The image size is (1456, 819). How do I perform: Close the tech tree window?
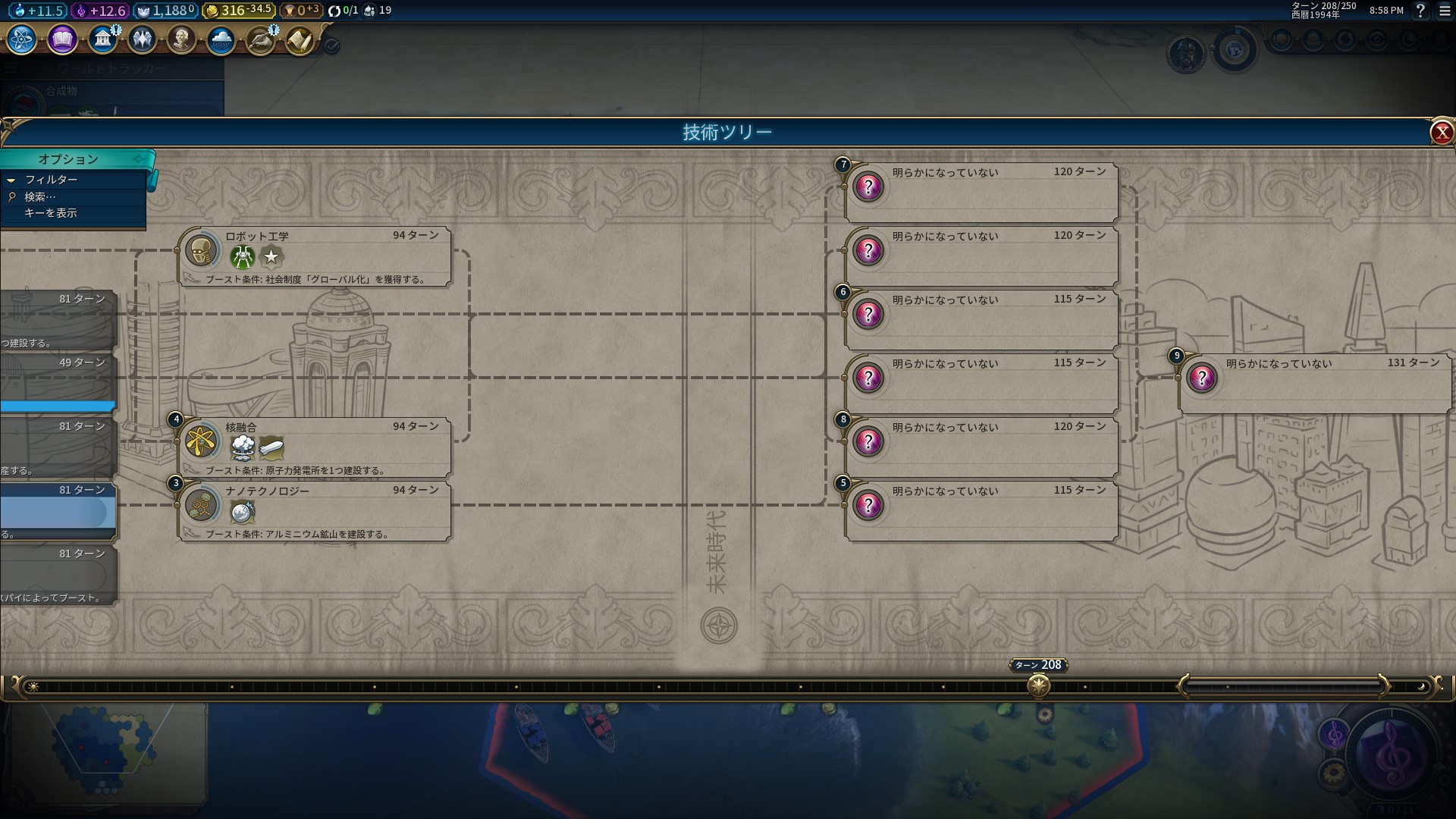point(1441,133)
